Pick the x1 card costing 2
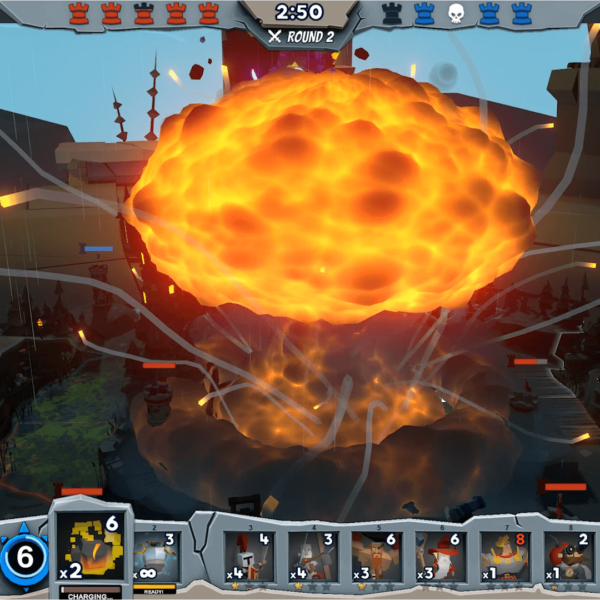The height and width of the screenshot is (600, 600). pyautogui.click(x=569, y=557)
